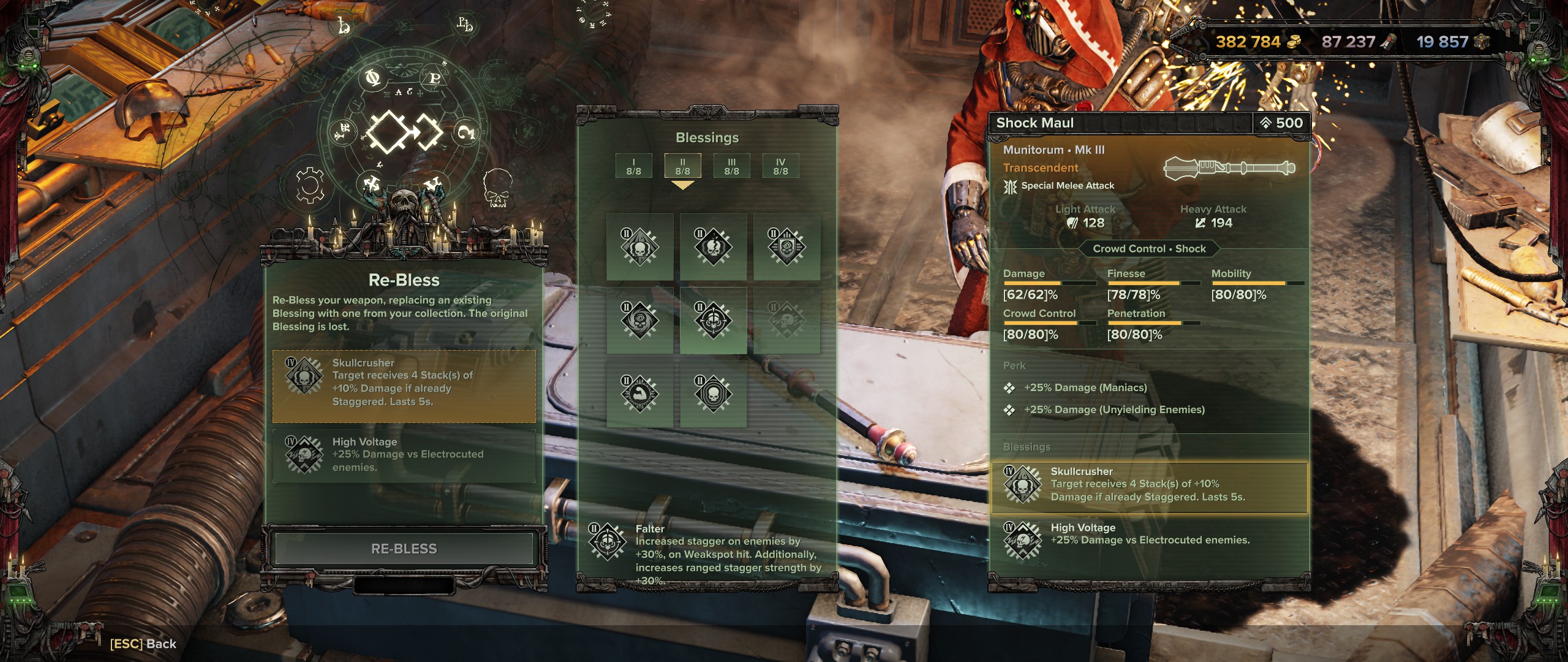Show the tier IV blessings tab
1568x662 pixels.
coord(780,166)
